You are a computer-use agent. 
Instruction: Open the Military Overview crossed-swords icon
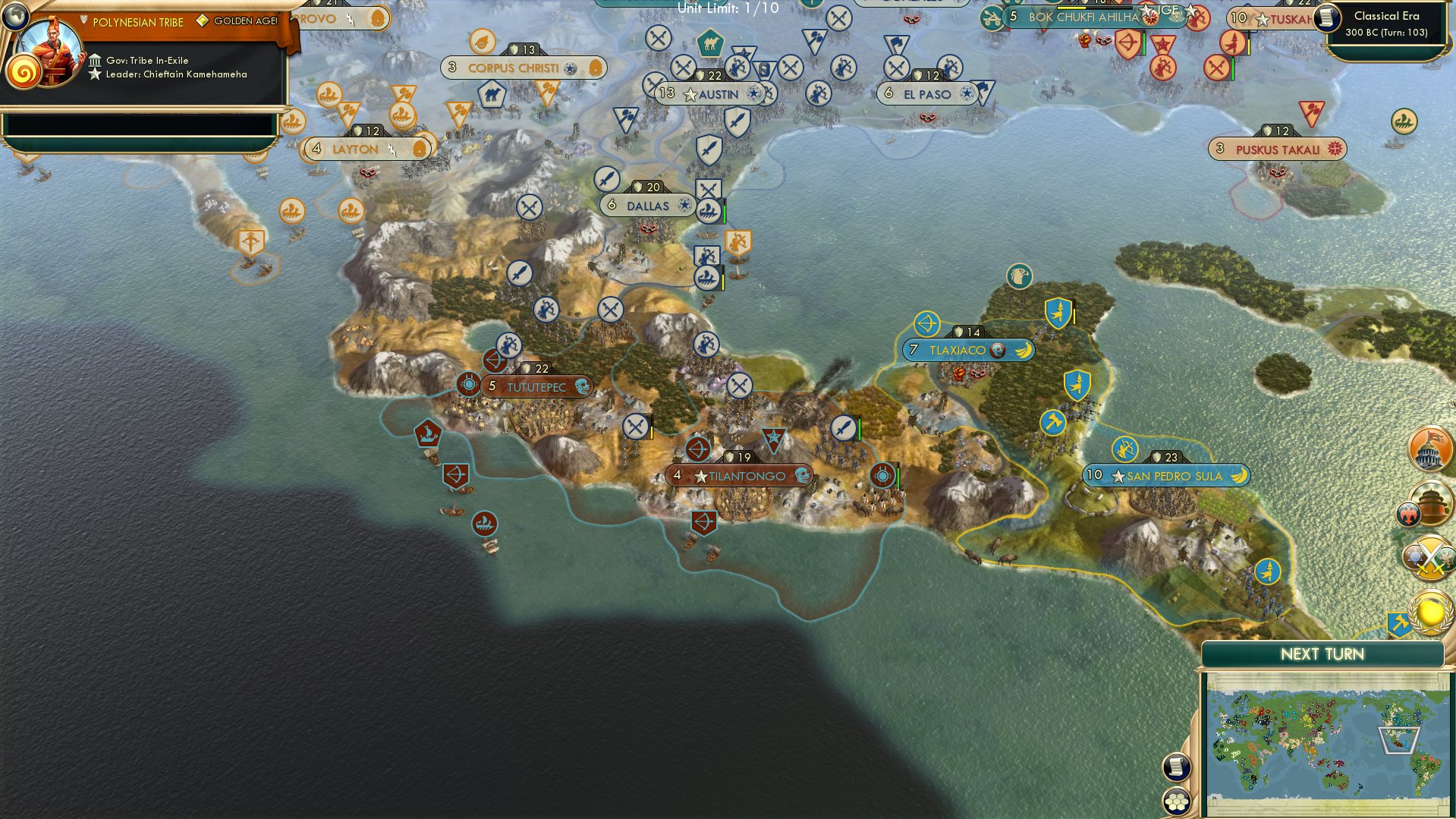click(x=1429, y=556)
